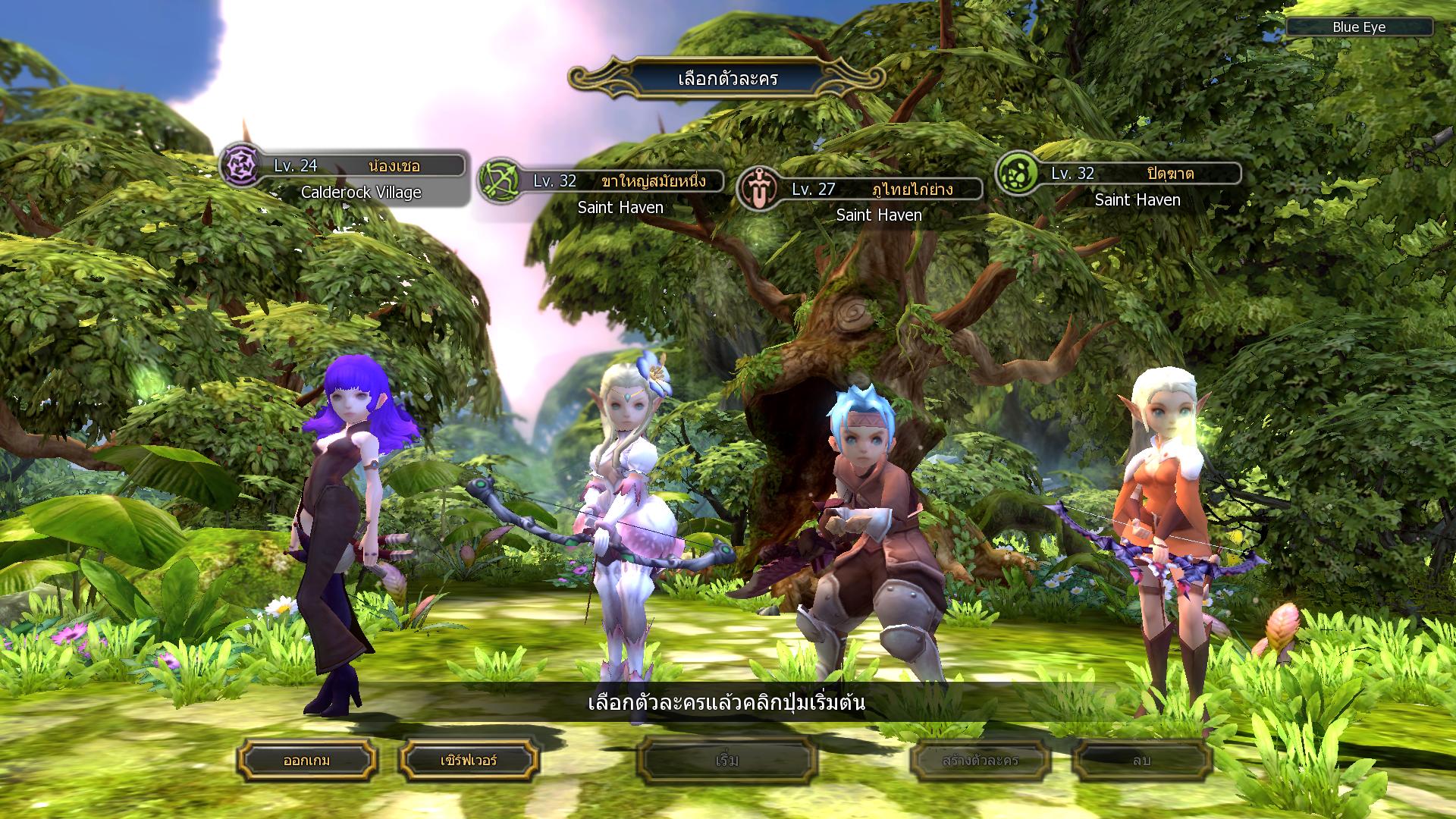Click the Blue Eye server label
The width and height of the screenshot is (1456, 819).
click(x=1359, y=27)
